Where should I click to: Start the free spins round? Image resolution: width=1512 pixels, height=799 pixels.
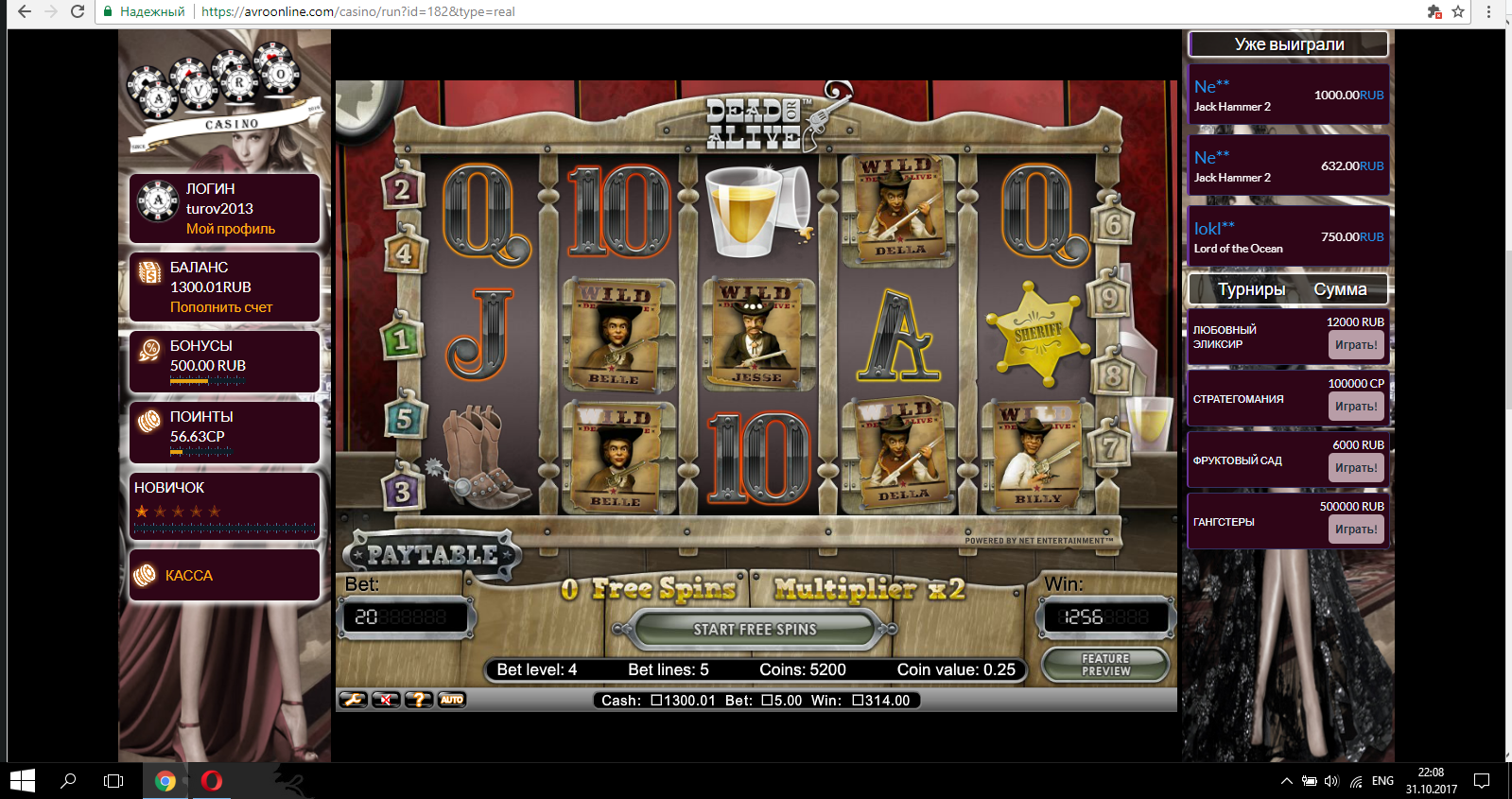tap(754, 630)
